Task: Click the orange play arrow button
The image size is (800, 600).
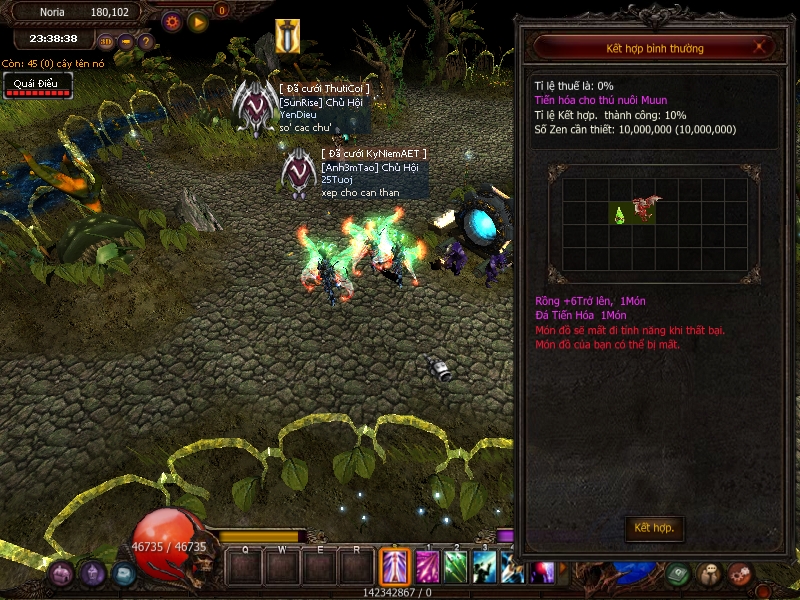Action: [198, 20]
